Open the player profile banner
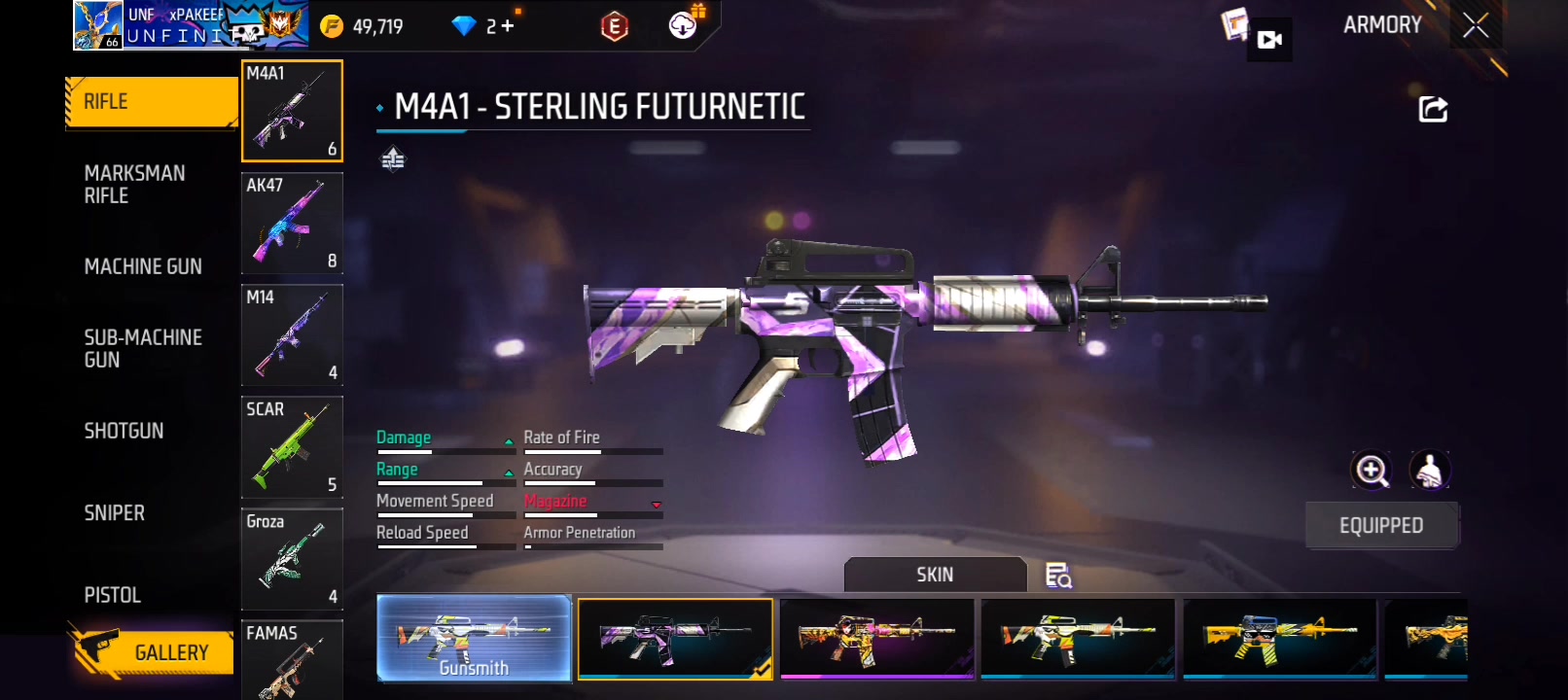1568x700 pixels. (x=191, y=25)
